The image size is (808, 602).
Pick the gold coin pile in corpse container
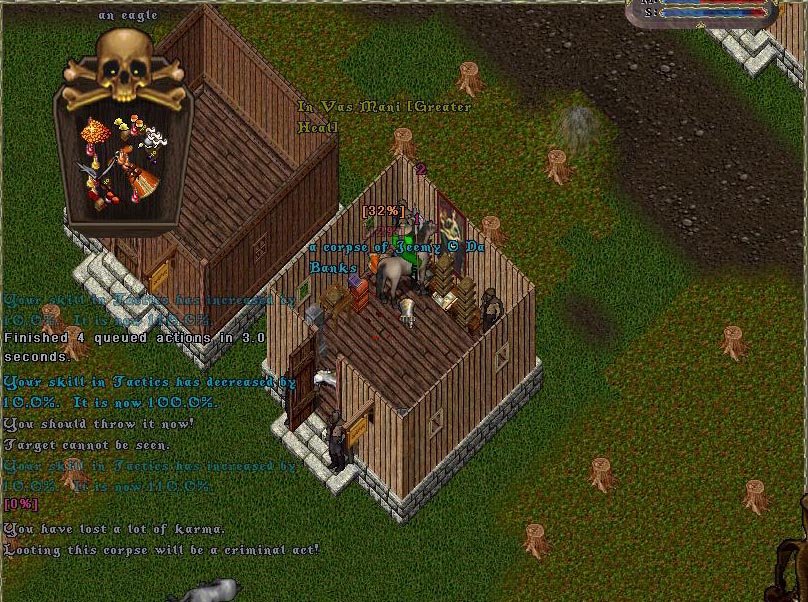[x=97, y=132]
